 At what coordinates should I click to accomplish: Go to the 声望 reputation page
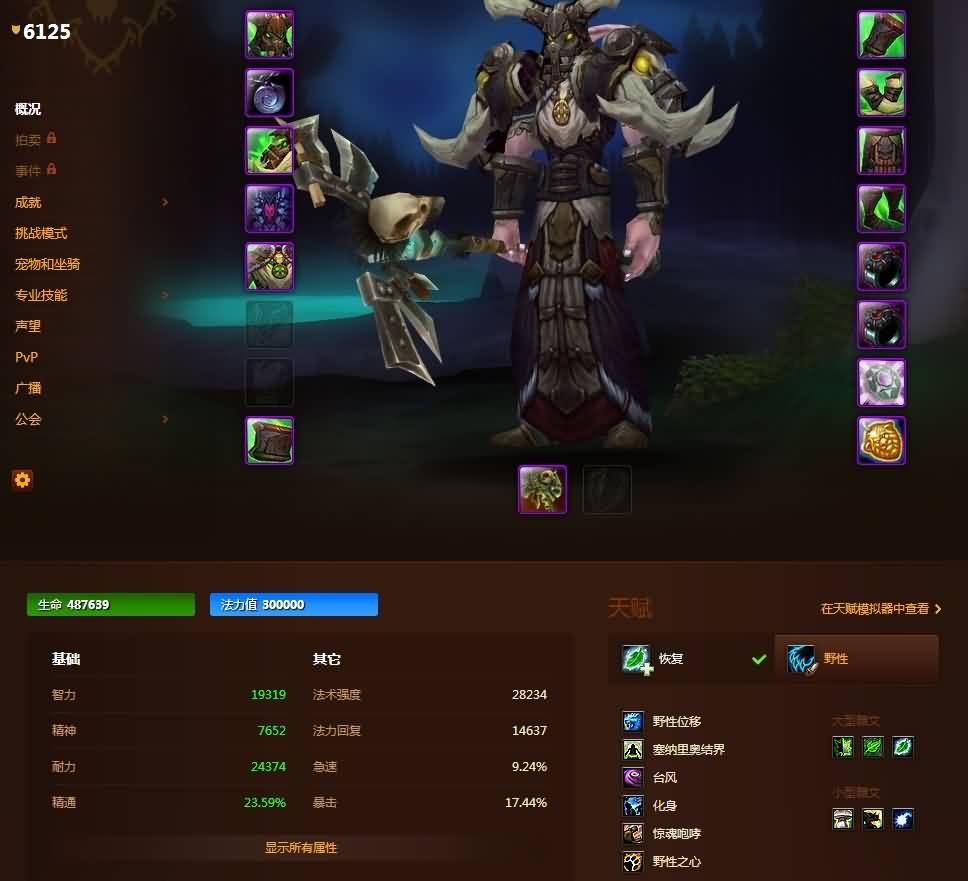pyautogui.click(x=28, y=326)
